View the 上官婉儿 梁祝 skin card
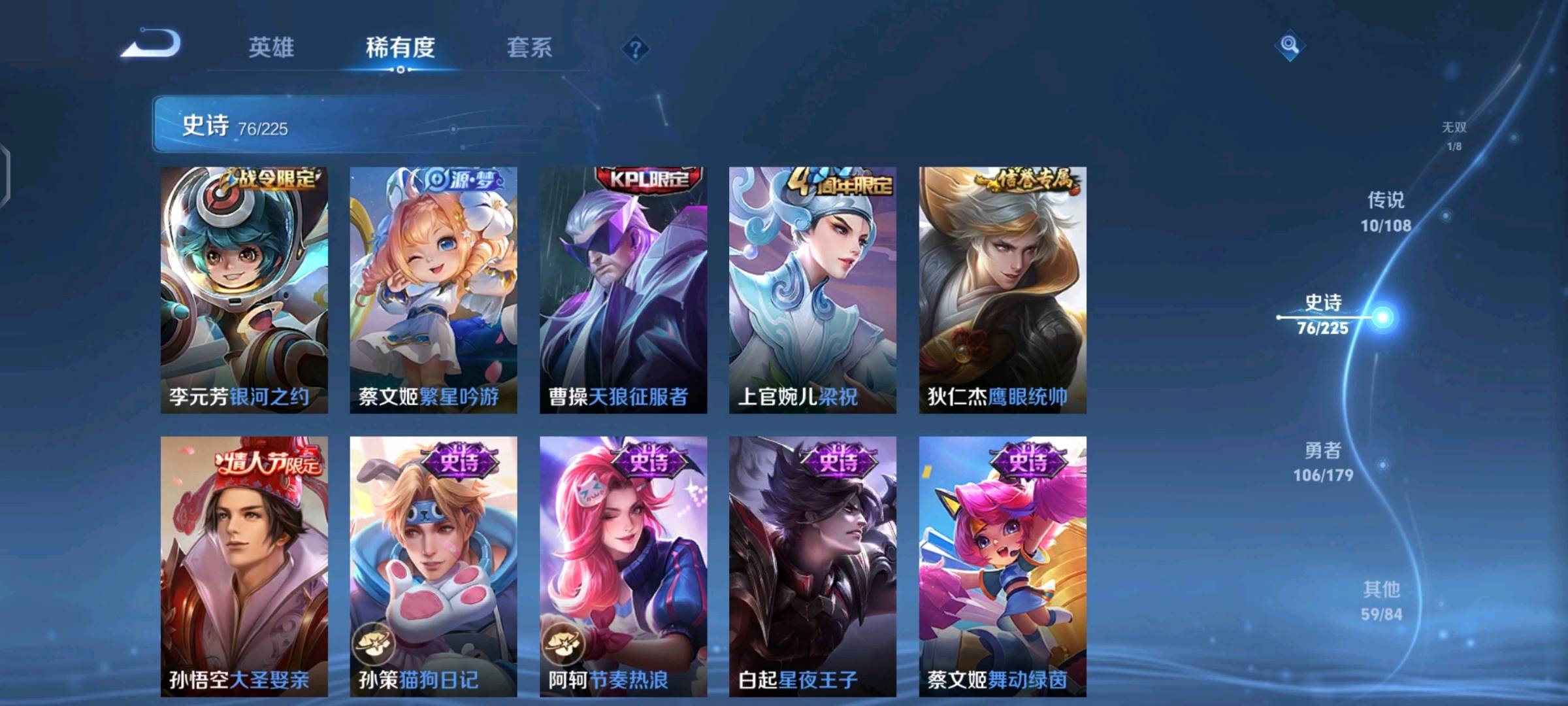1568x706 pixels. tap(813, 290)
